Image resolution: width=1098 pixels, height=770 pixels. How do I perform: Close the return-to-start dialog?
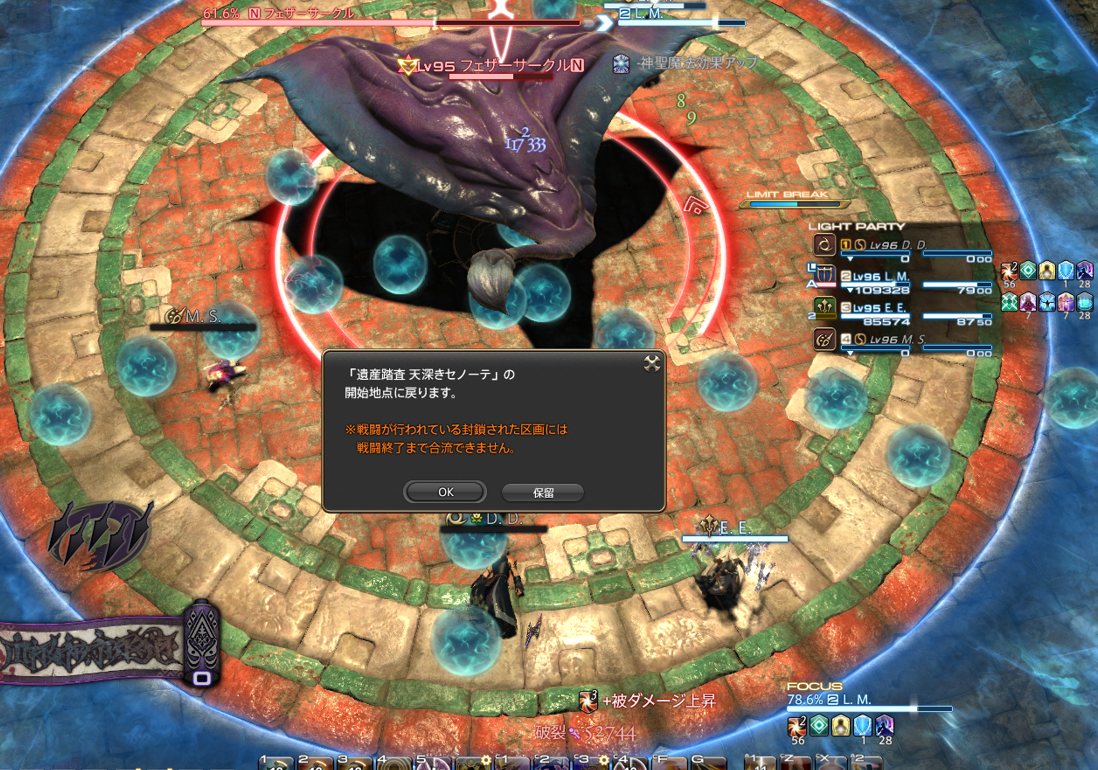(x=652, y=364)
